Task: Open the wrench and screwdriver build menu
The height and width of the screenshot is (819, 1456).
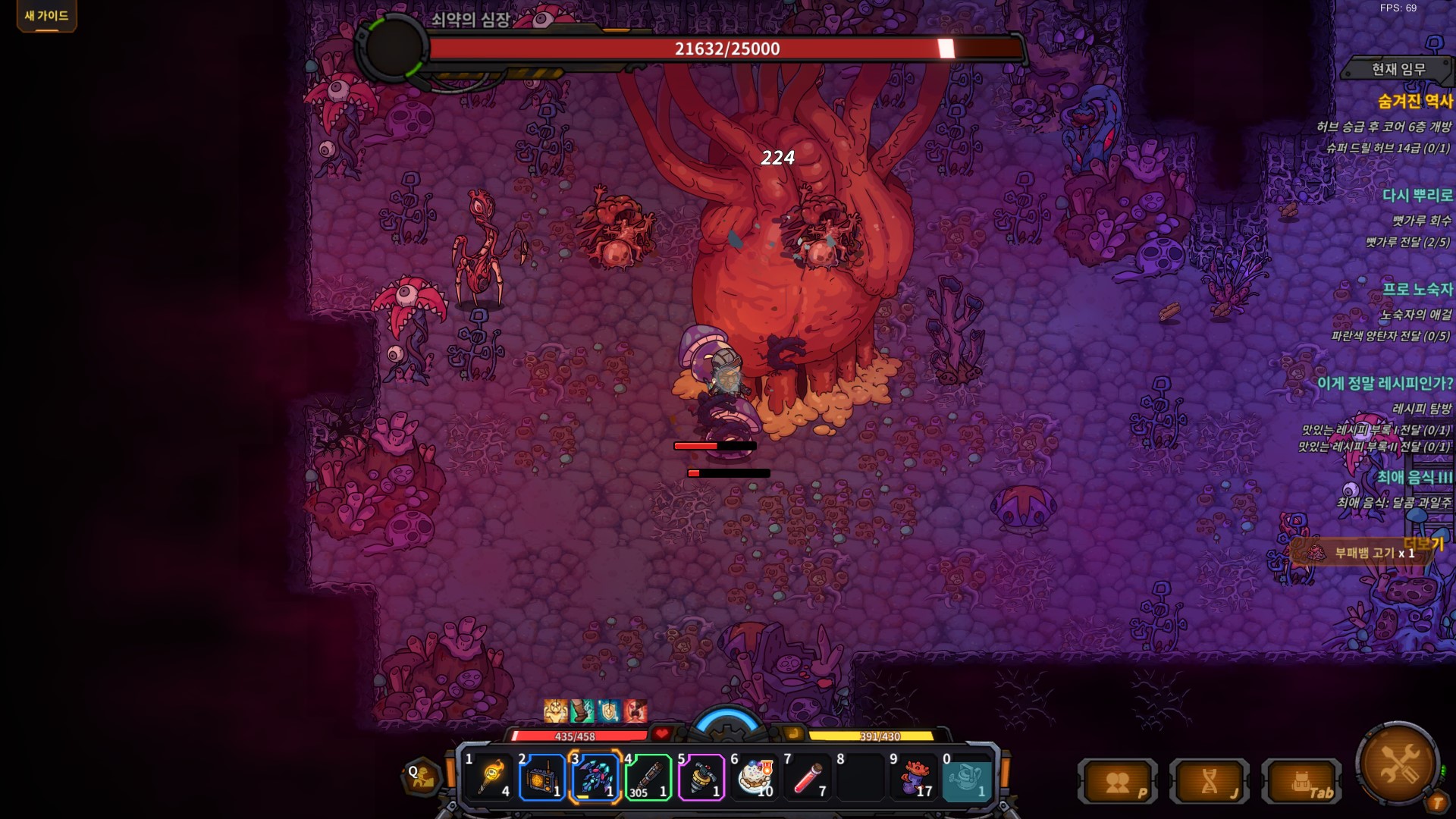Action: 1398,763
